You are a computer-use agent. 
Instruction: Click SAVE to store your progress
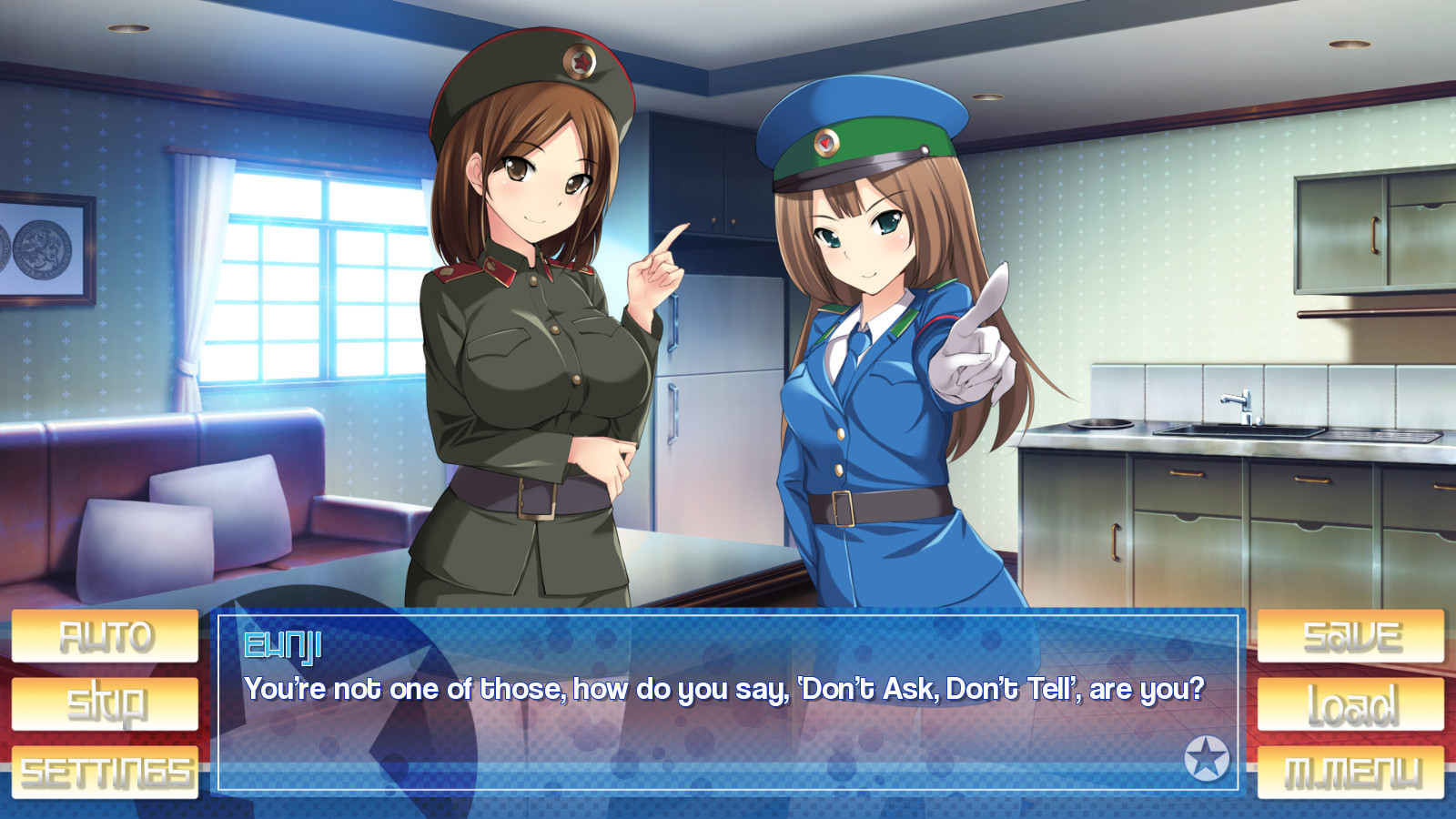click(1350, 634)
